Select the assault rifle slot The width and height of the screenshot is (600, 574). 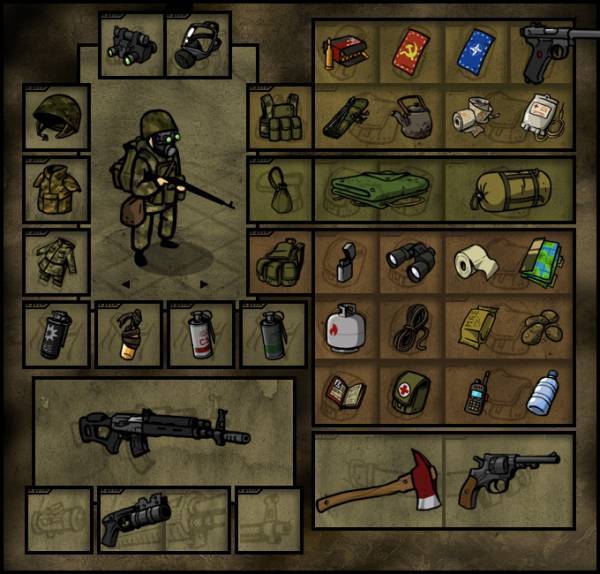[x=163, y=430]
